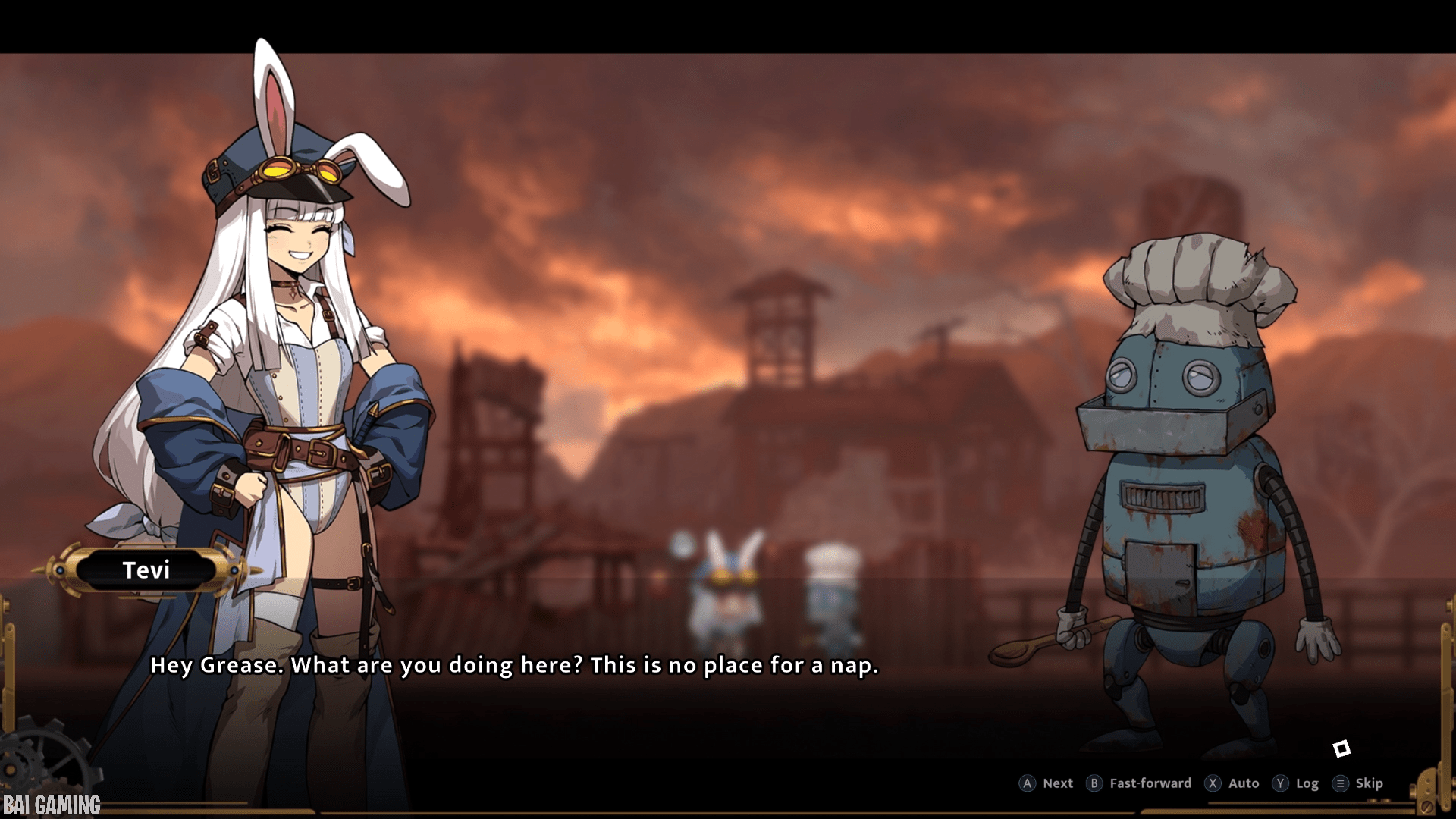Image resolution: width=1456 pixels, height=819 pixels.
Task: Click the white diamond dialogue-advance indicator
Action: click(1341, 749)
